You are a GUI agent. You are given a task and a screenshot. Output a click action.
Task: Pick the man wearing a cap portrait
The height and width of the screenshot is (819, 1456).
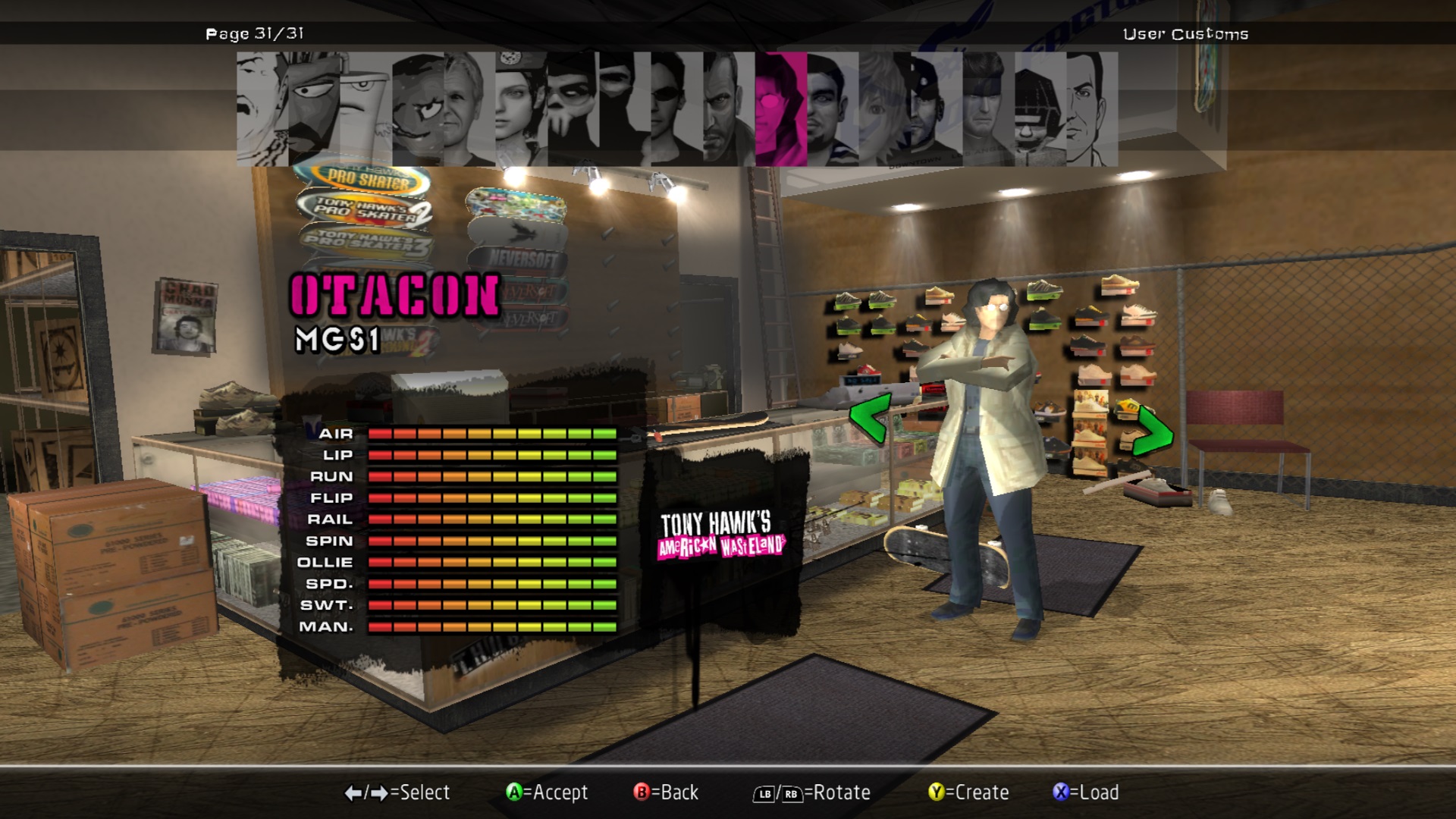point(936,109)
